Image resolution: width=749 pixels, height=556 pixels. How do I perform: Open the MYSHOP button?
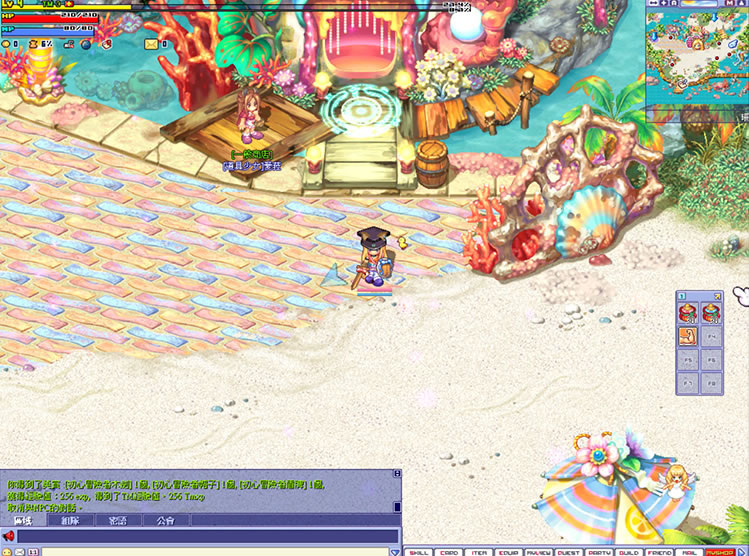719,551
